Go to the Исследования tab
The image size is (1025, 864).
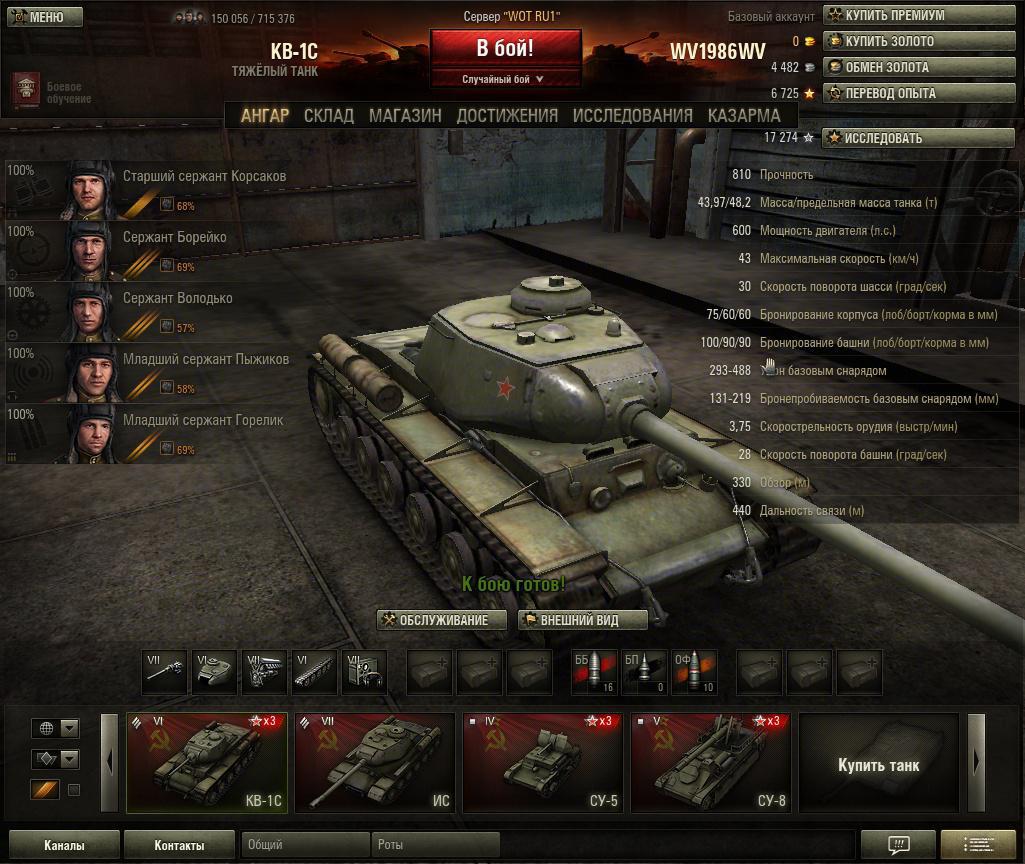632,115
